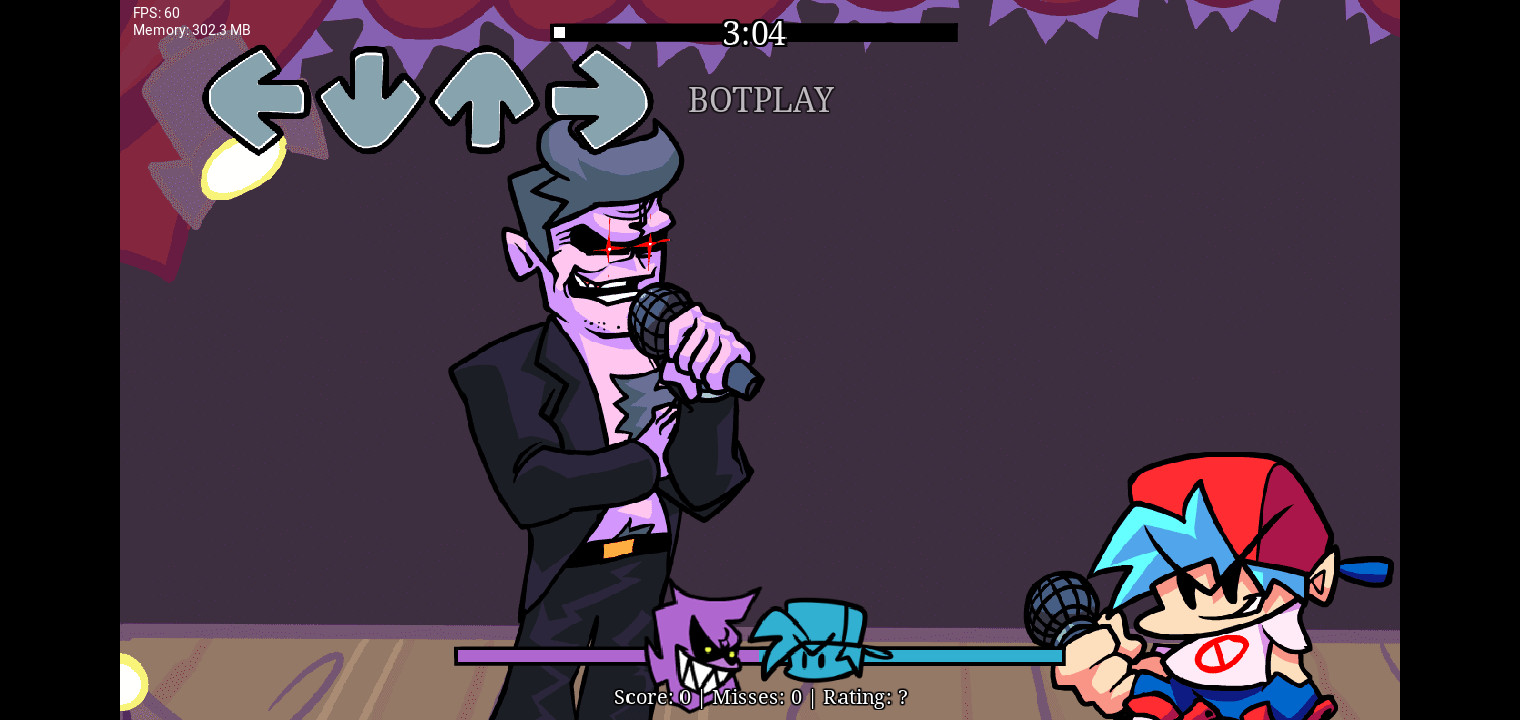The width and height of the screenshot is (1520, 720).
Task: Click the 3:04 song timer display
Action: [755, 33]
